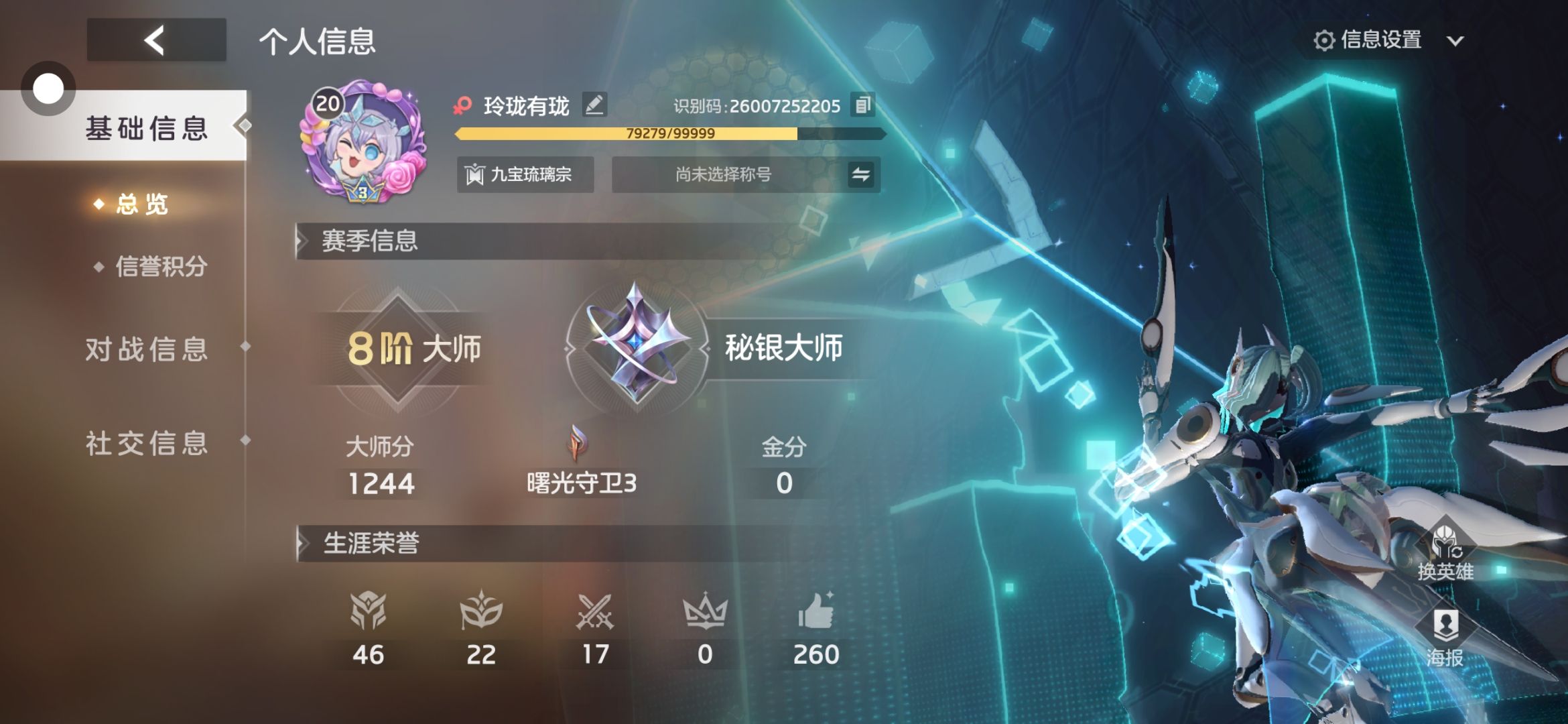
Task: Tap the crown career honor icon
Action: pos(704,611)
